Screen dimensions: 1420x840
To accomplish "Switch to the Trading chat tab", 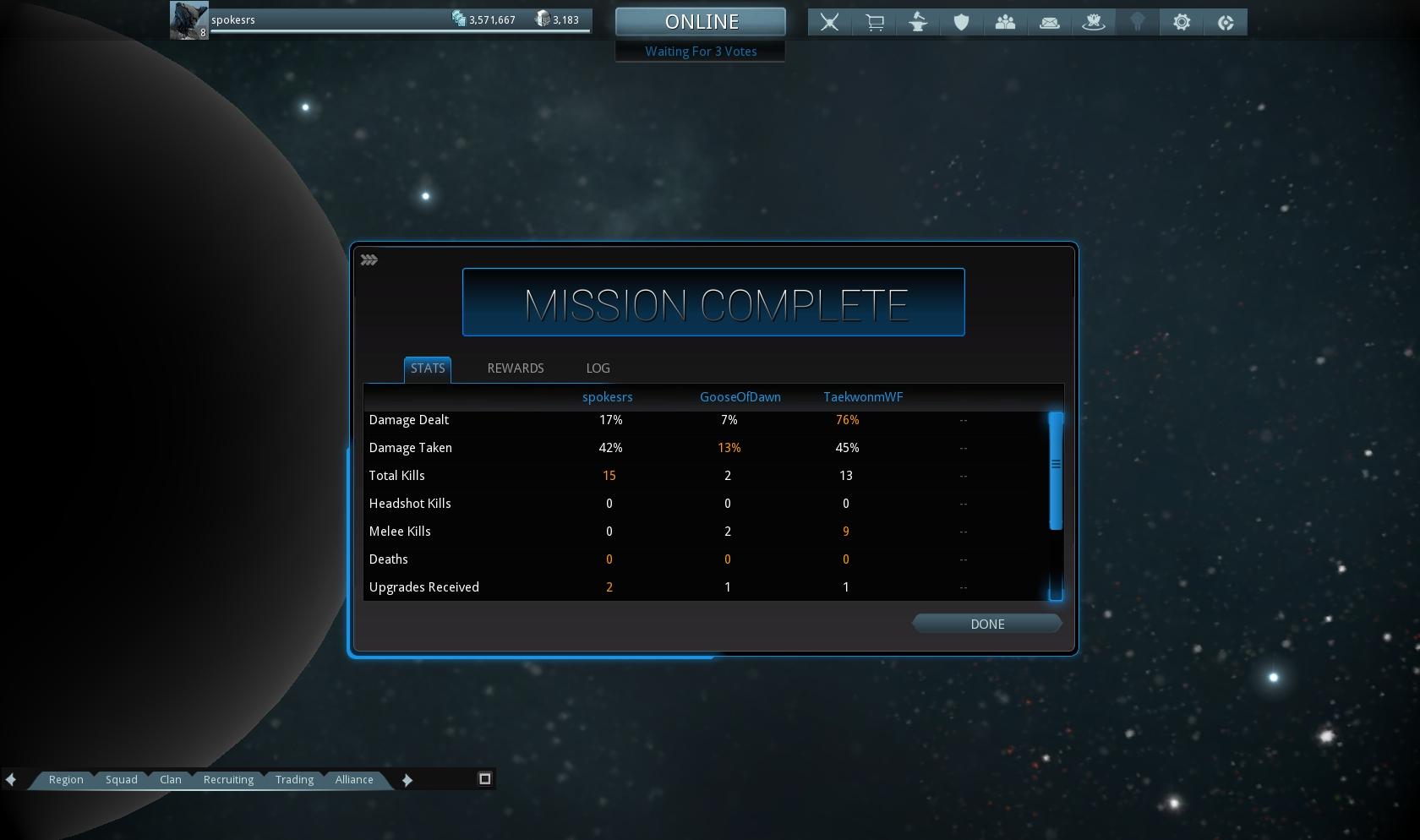I will click(x=294, y=779).
